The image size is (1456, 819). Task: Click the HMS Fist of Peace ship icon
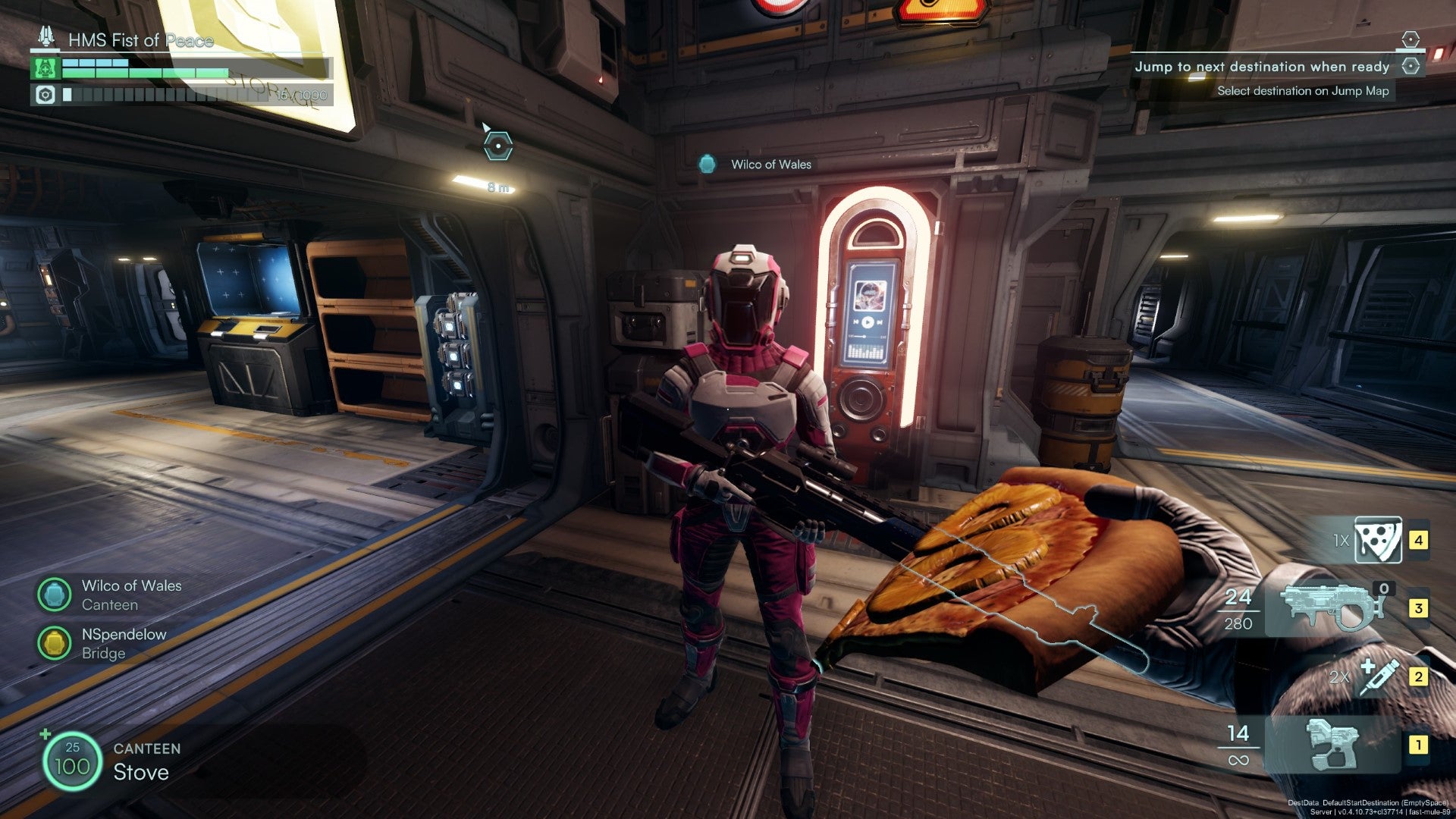tap(47, 38)
